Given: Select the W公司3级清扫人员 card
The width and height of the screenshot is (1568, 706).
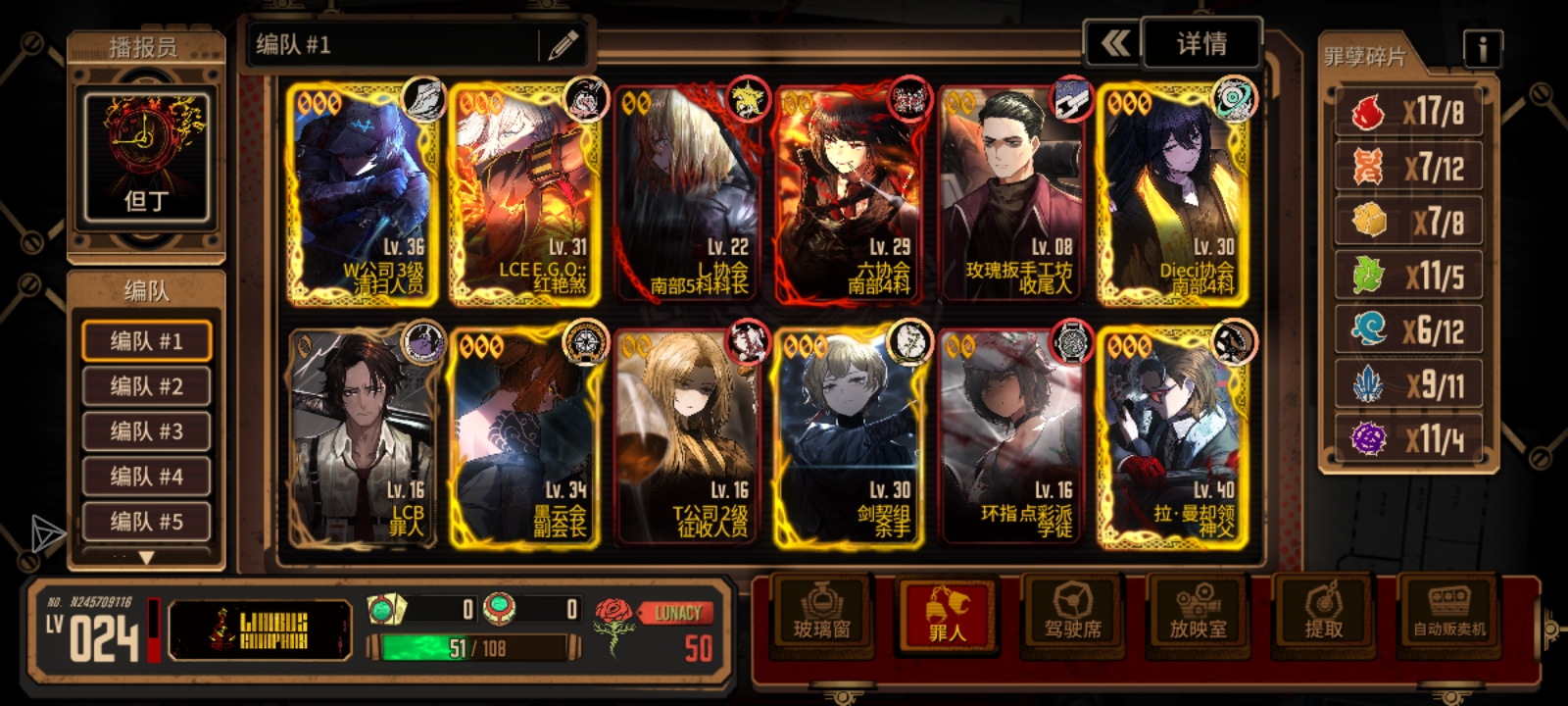Looking at the screenshot, I should [x=364, y=194].
